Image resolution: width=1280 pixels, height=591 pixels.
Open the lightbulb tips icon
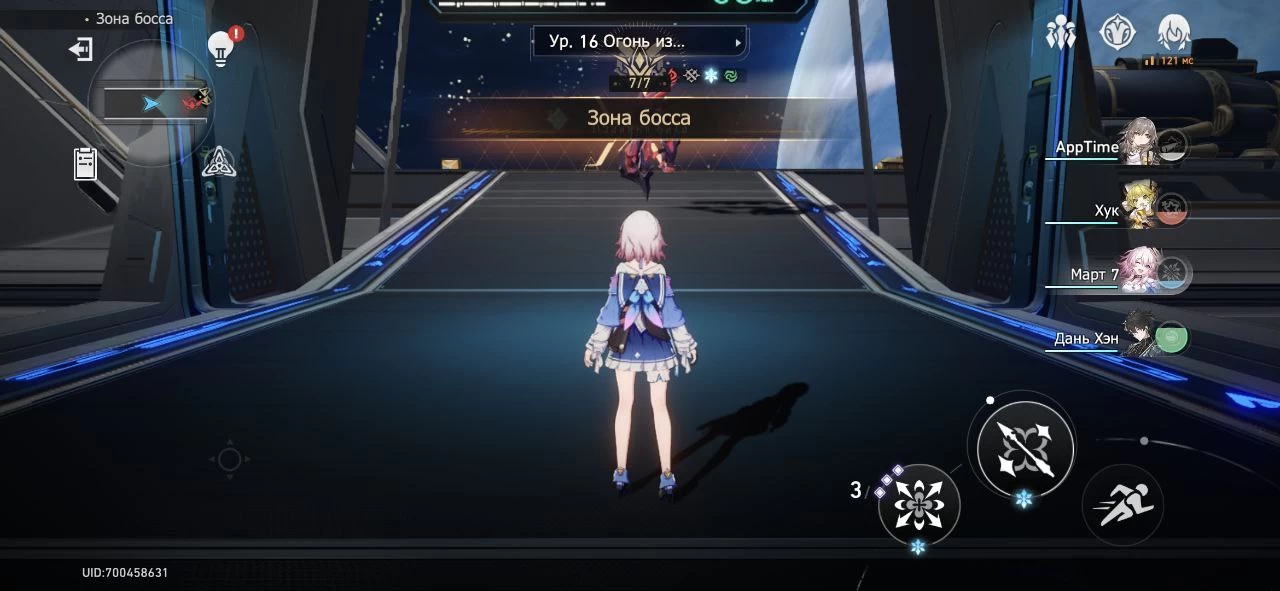pyautogui.click(x=220, y=48)
